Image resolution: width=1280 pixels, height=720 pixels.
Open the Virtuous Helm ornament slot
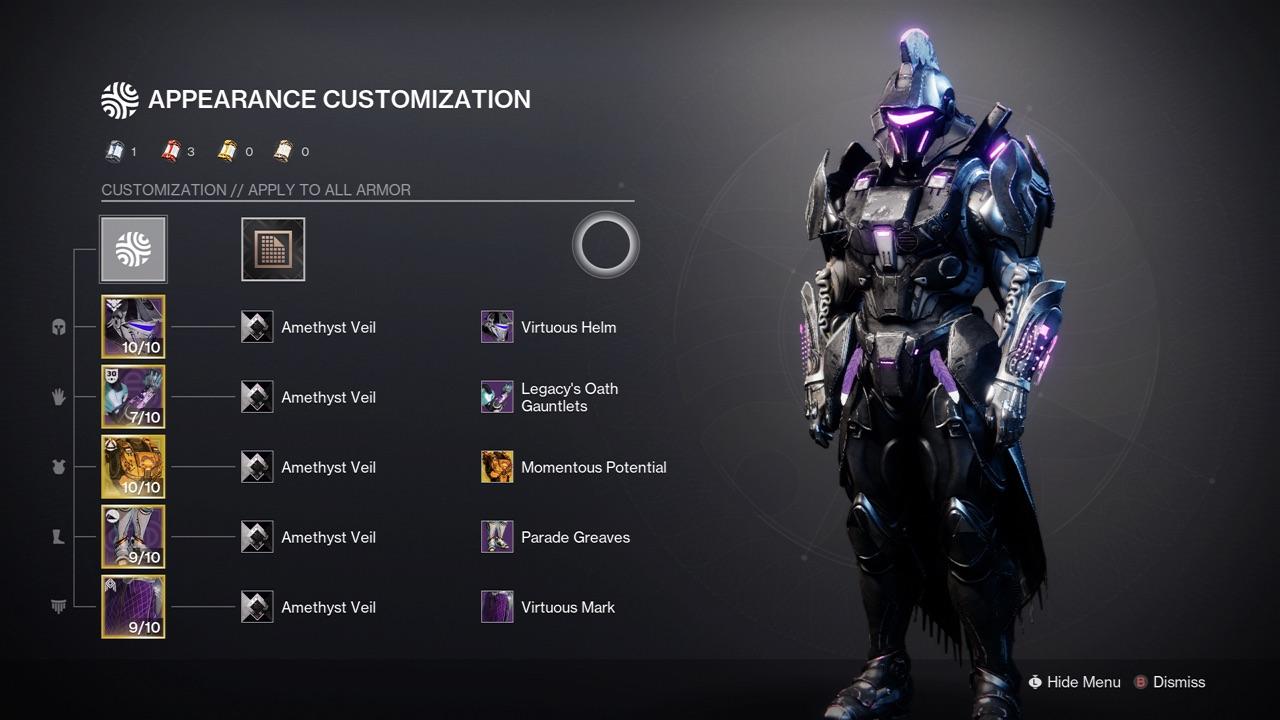click(497, 327)
